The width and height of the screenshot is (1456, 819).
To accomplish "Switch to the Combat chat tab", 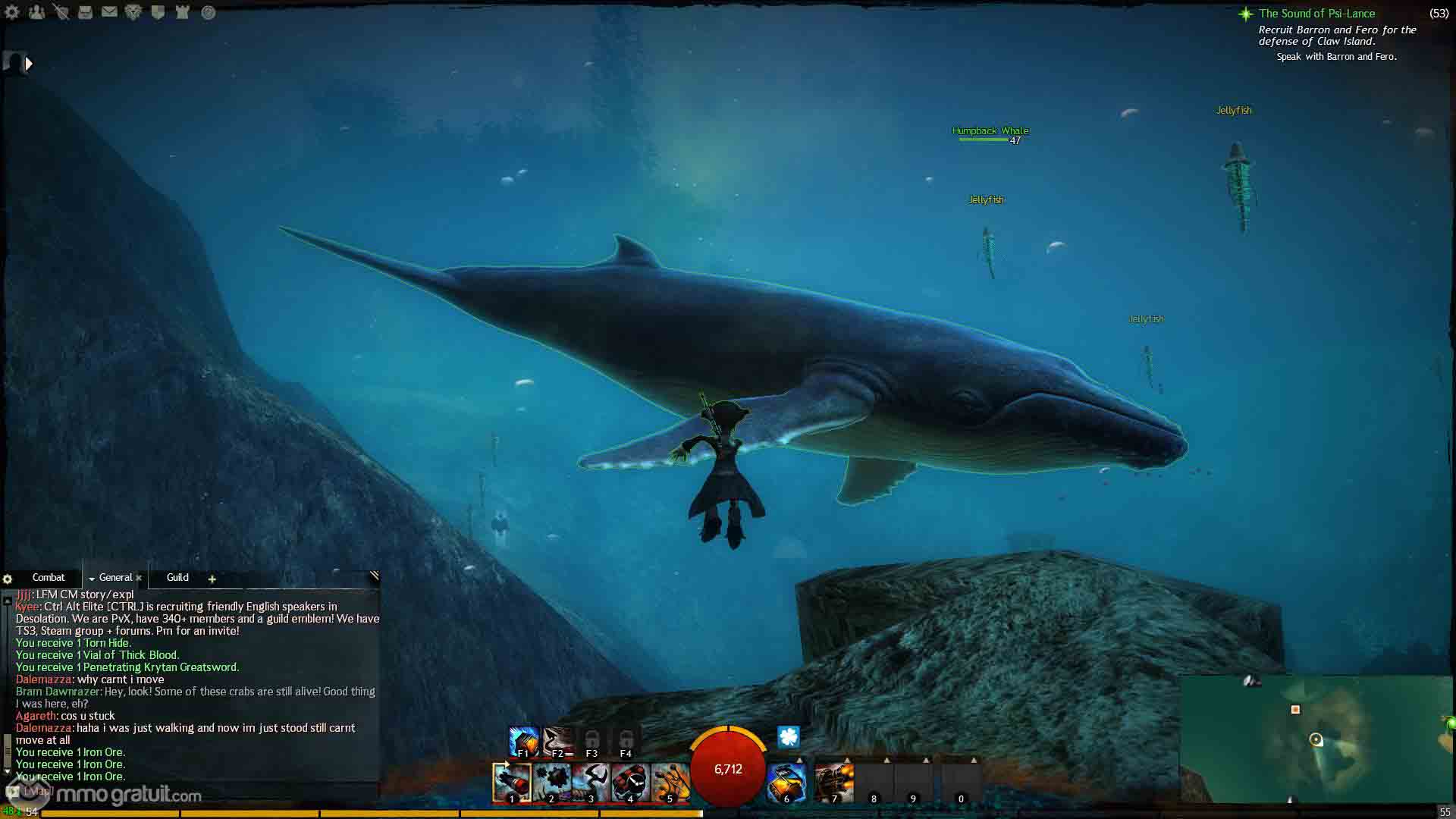I will point(49,578).
